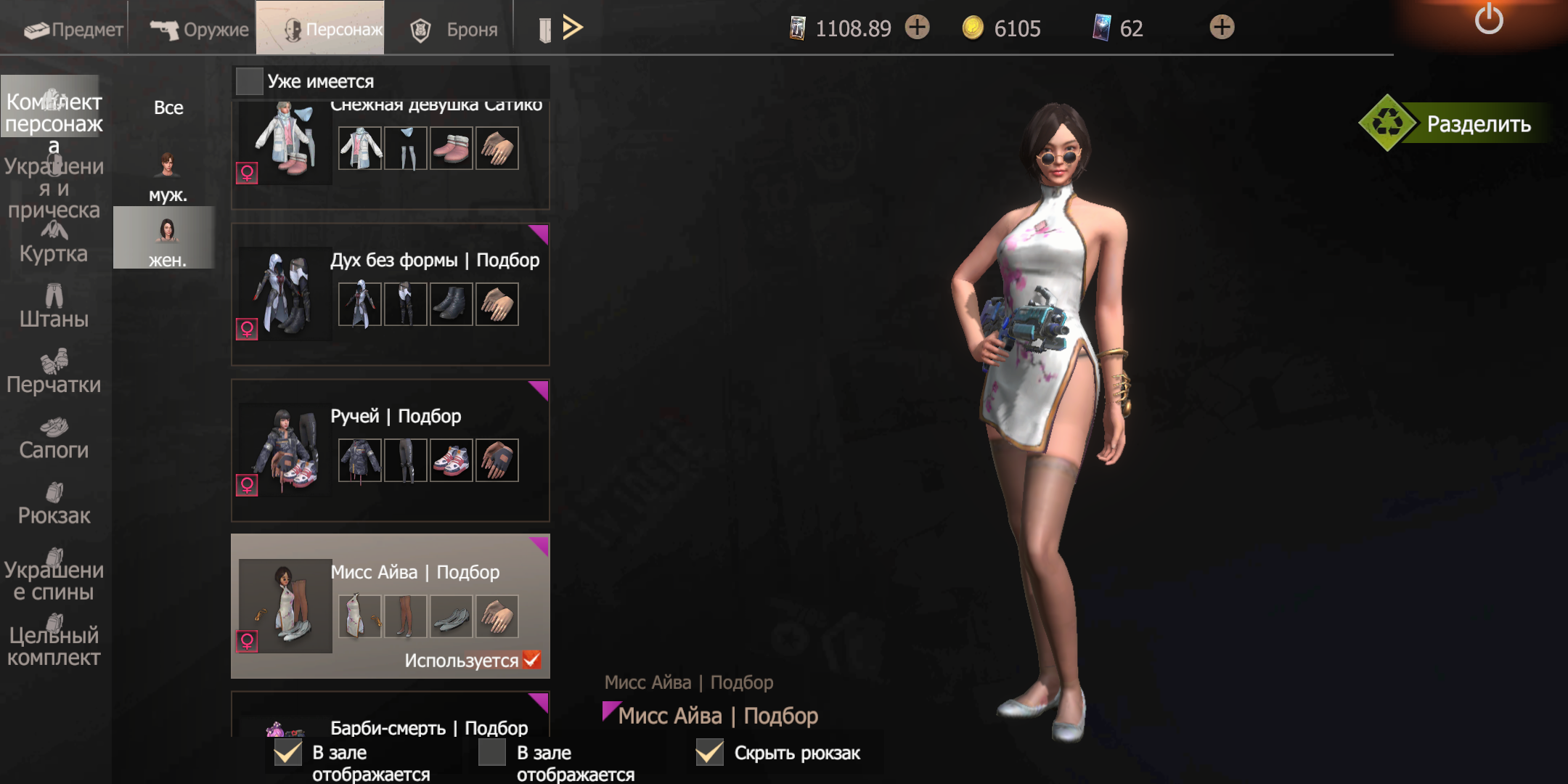Click the Разделить recycle button
The width and height of the screenshot is (1568, 784).
[1459, 123]
